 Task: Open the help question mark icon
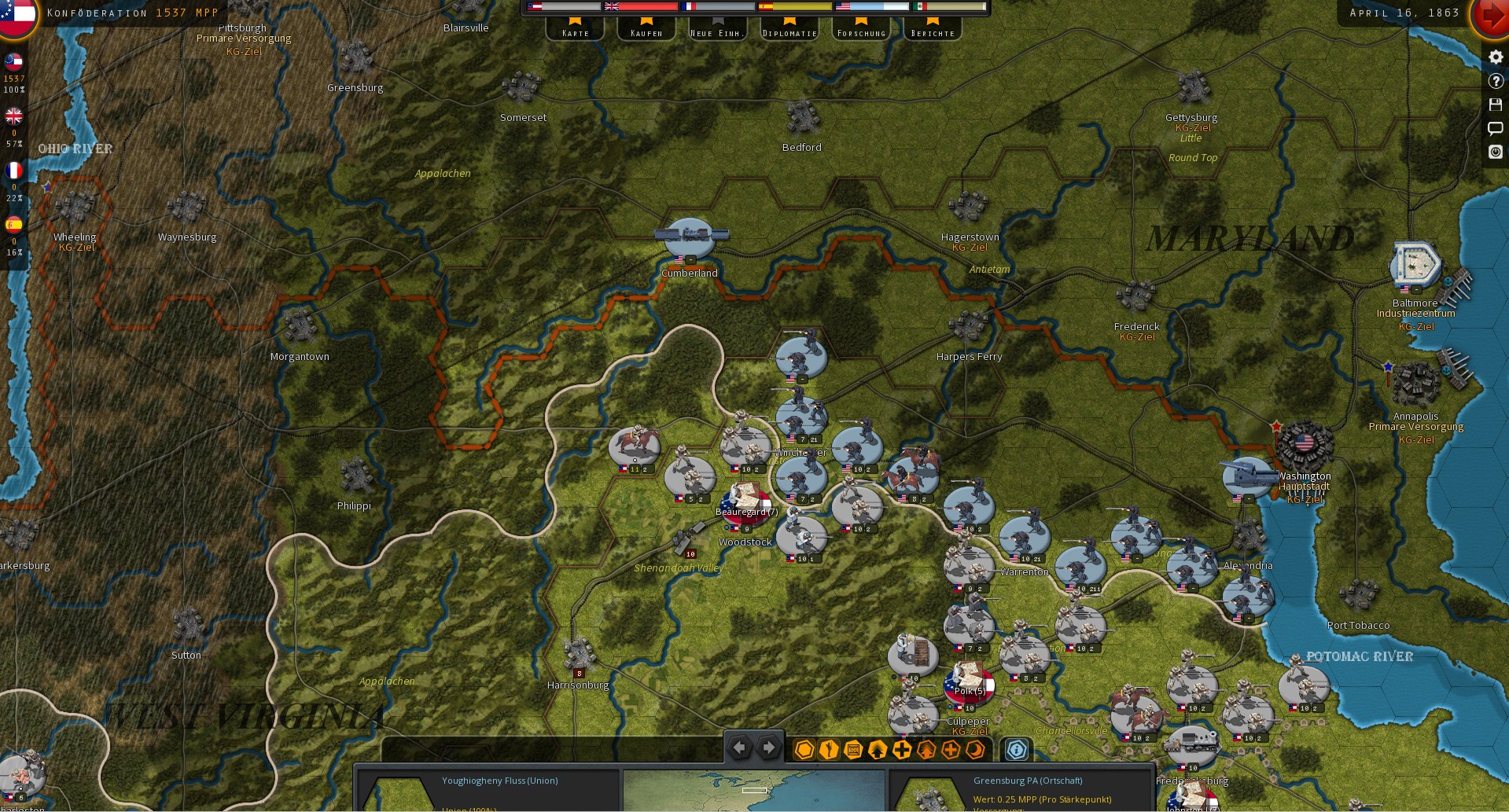click(1495, 81)
